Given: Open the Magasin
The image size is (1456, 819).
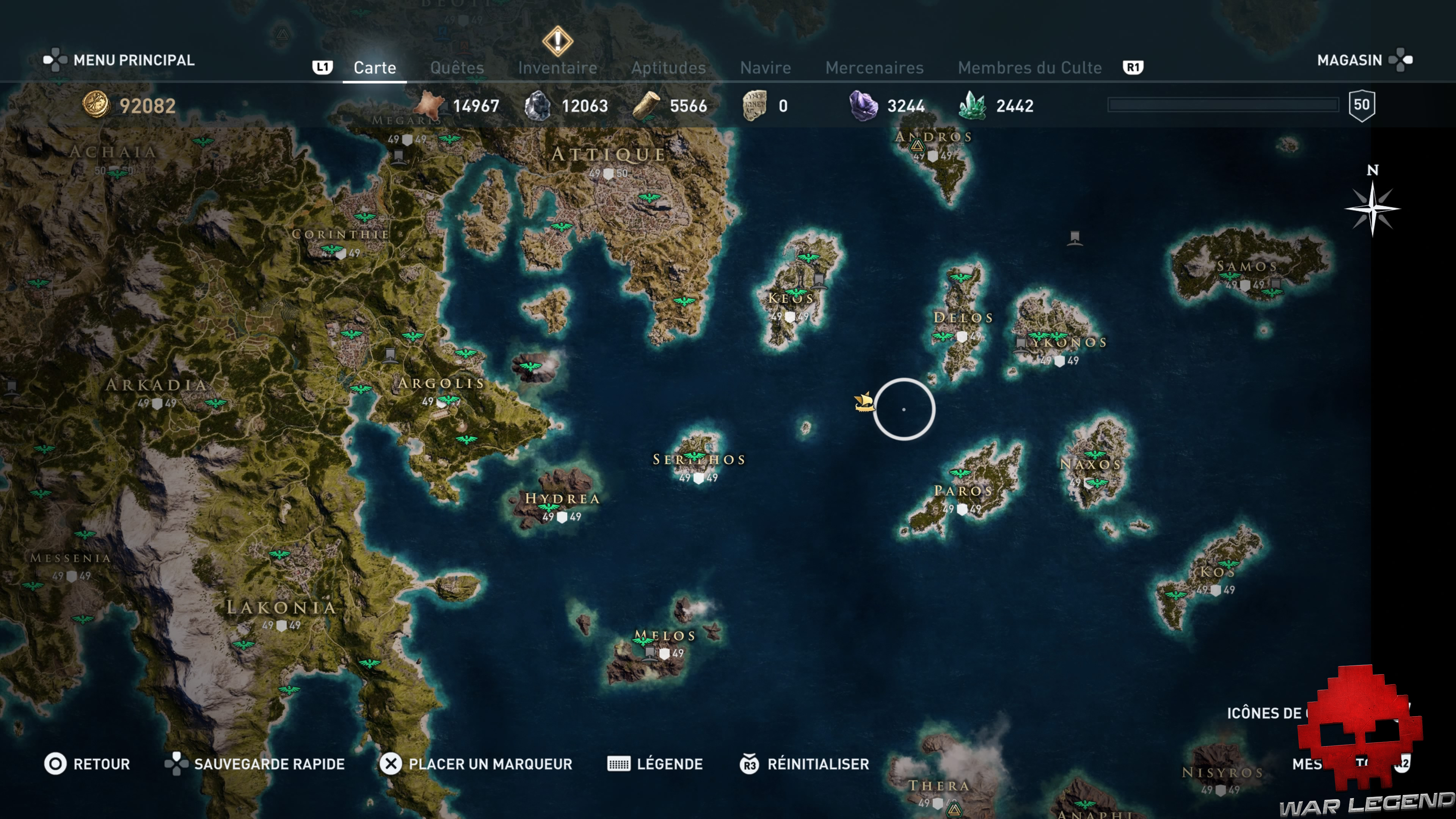Looking at the screenshot, I should click(1350, 60).
